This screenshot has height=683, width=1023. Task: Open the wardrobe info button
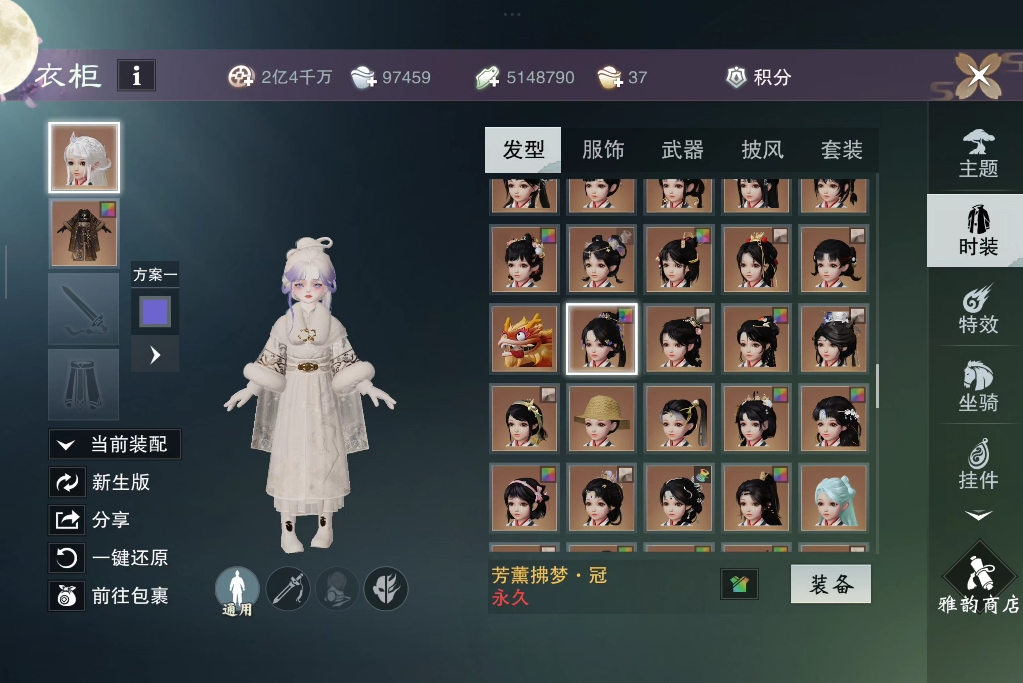tap(136, 75)
